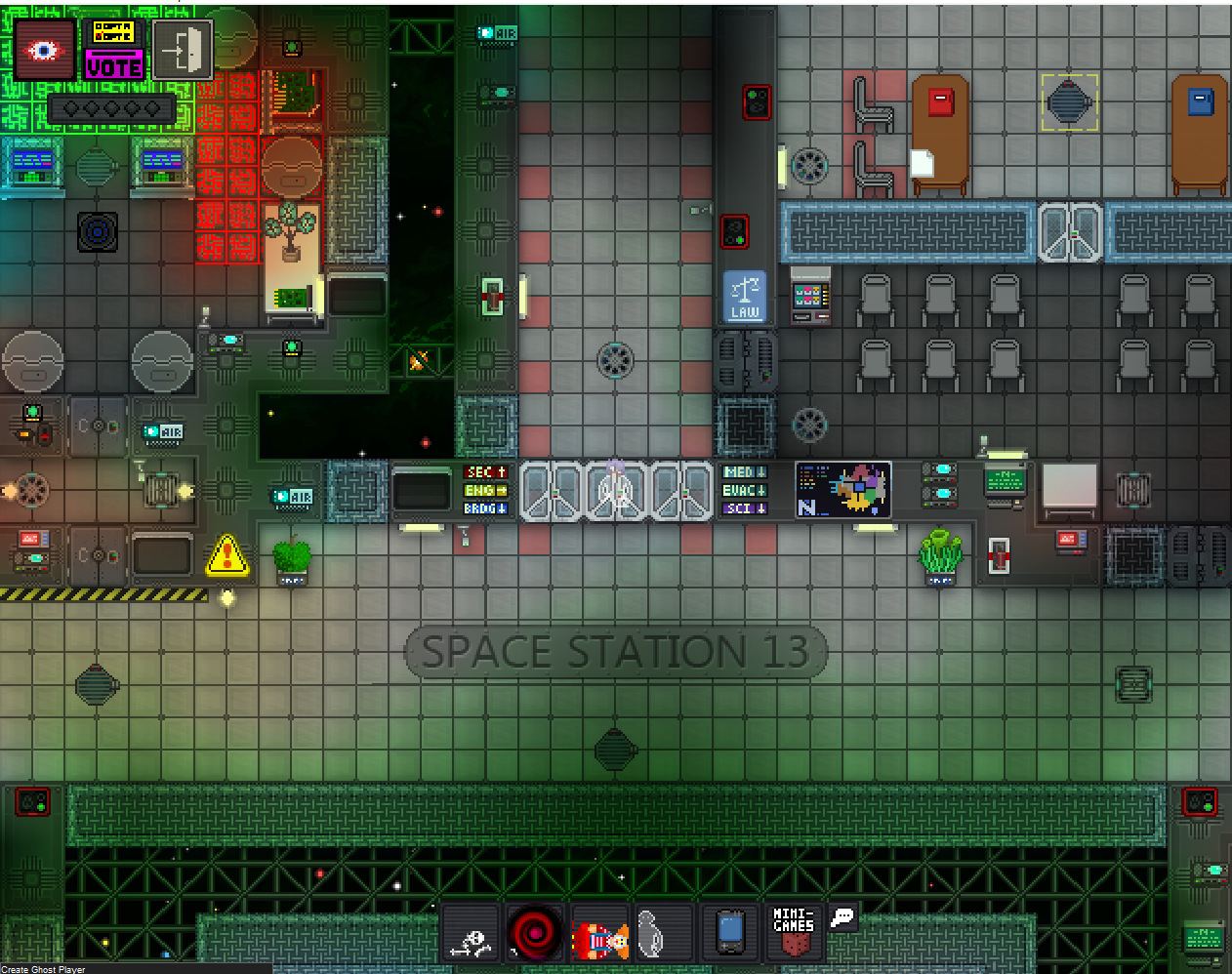Toggle the speech bubble chat icon
Image resolution: width=1232 pixels, height=974 pixels.
(842, 917)
